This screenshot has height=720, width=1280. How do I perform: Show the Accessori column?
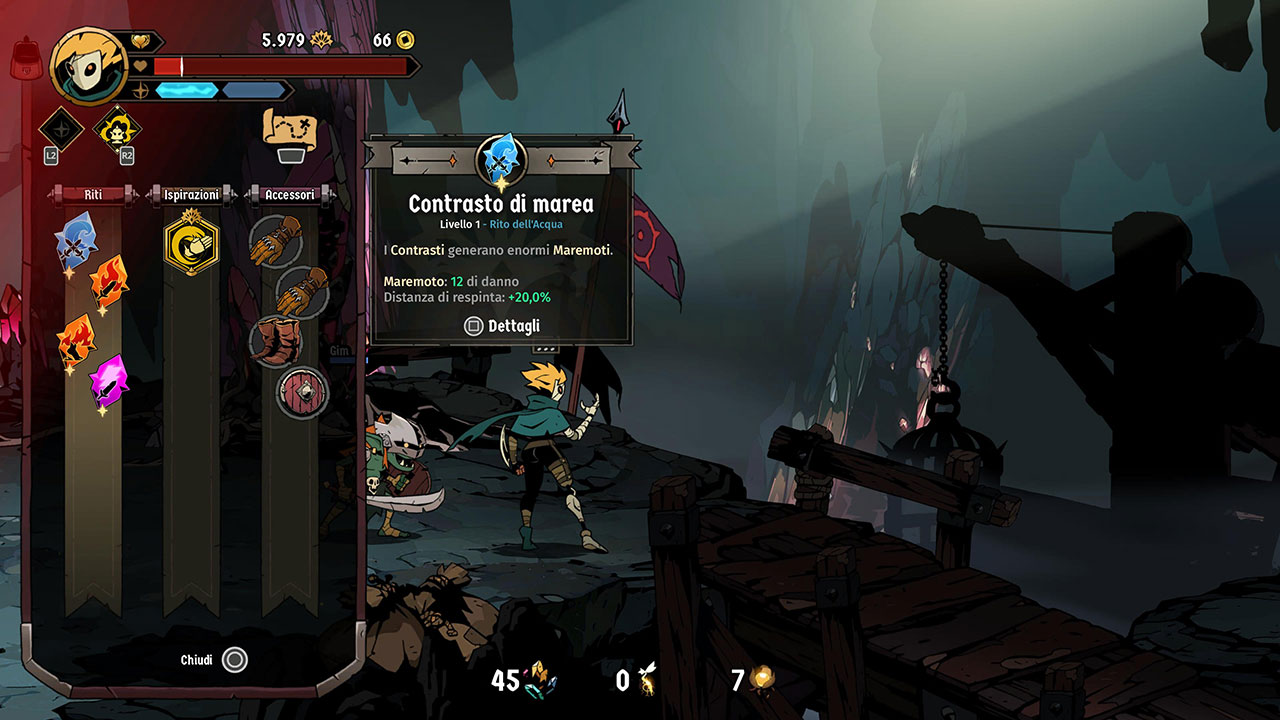click(290, 195)
